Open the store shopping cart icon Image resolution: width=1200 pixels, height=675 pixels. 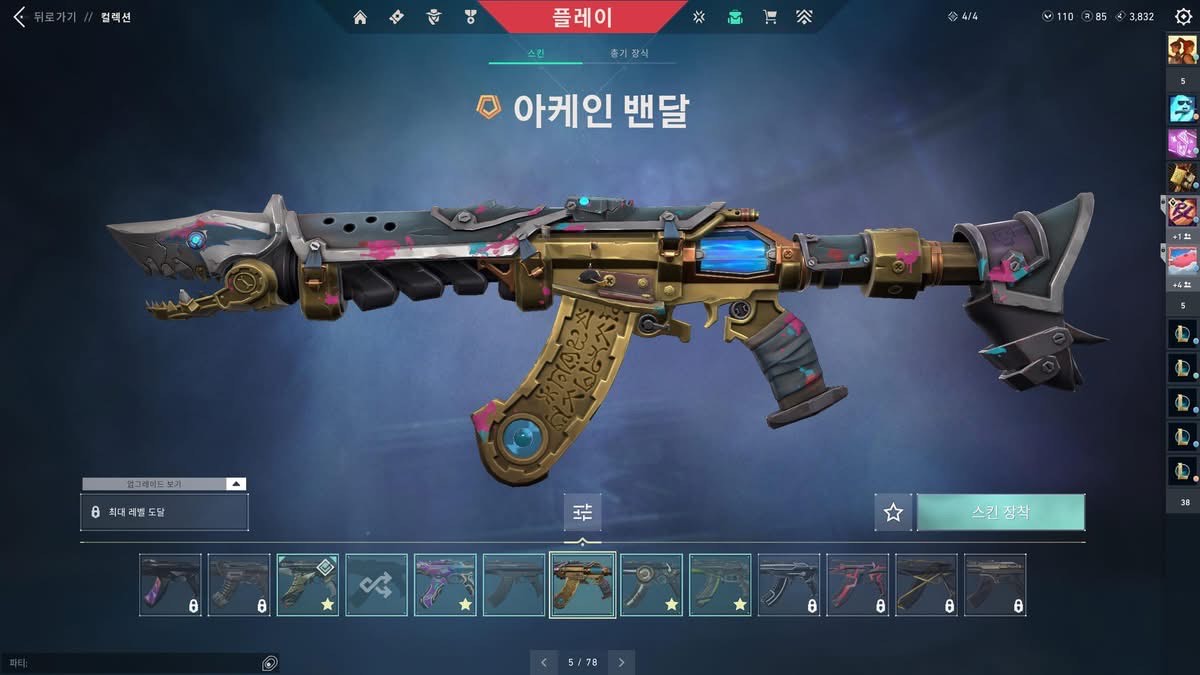[x=769, y=17]
